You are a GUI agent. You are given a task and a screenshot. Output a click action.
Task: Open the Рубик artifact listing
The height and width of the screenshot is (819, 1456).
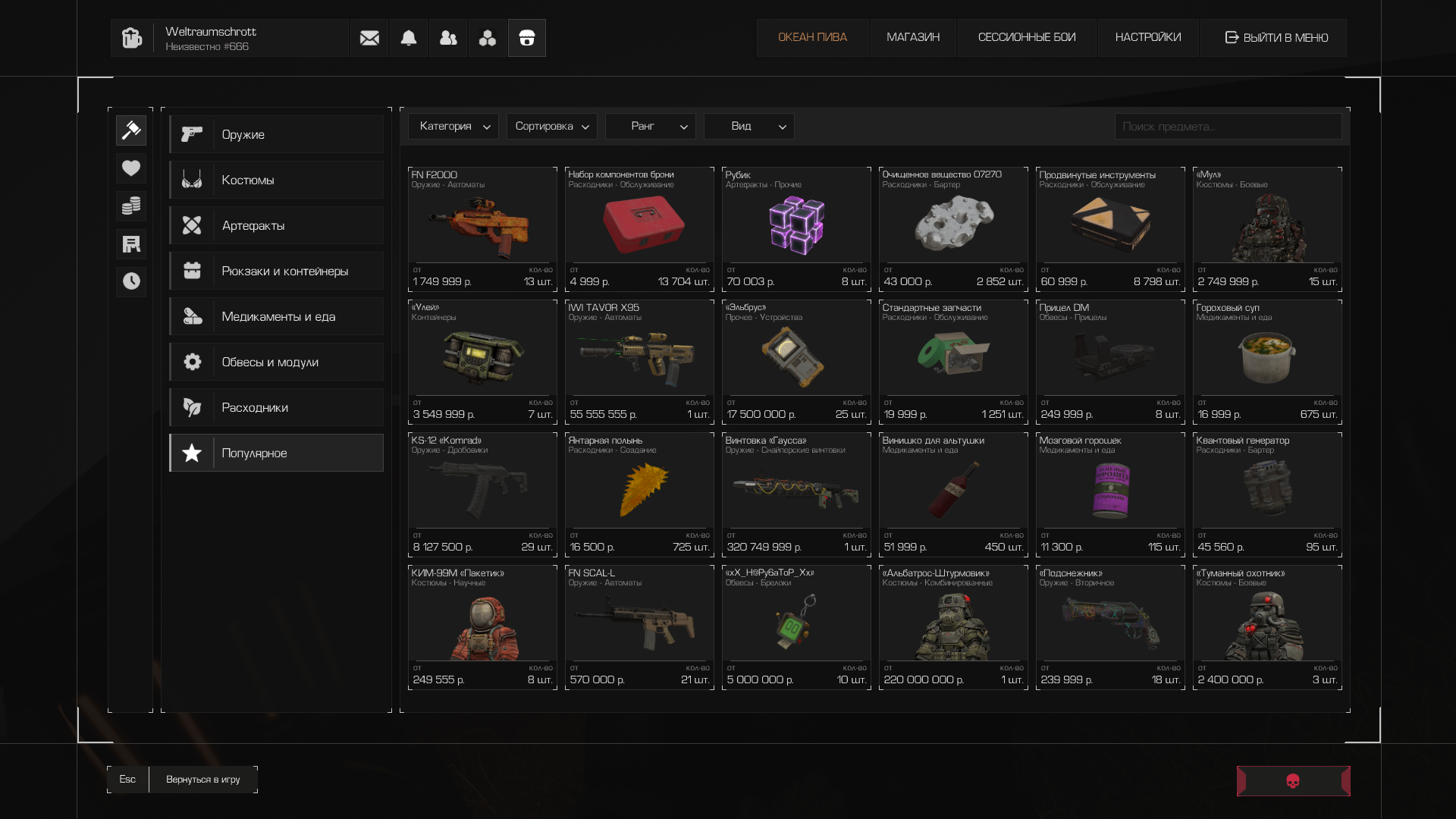pos(796,229)
